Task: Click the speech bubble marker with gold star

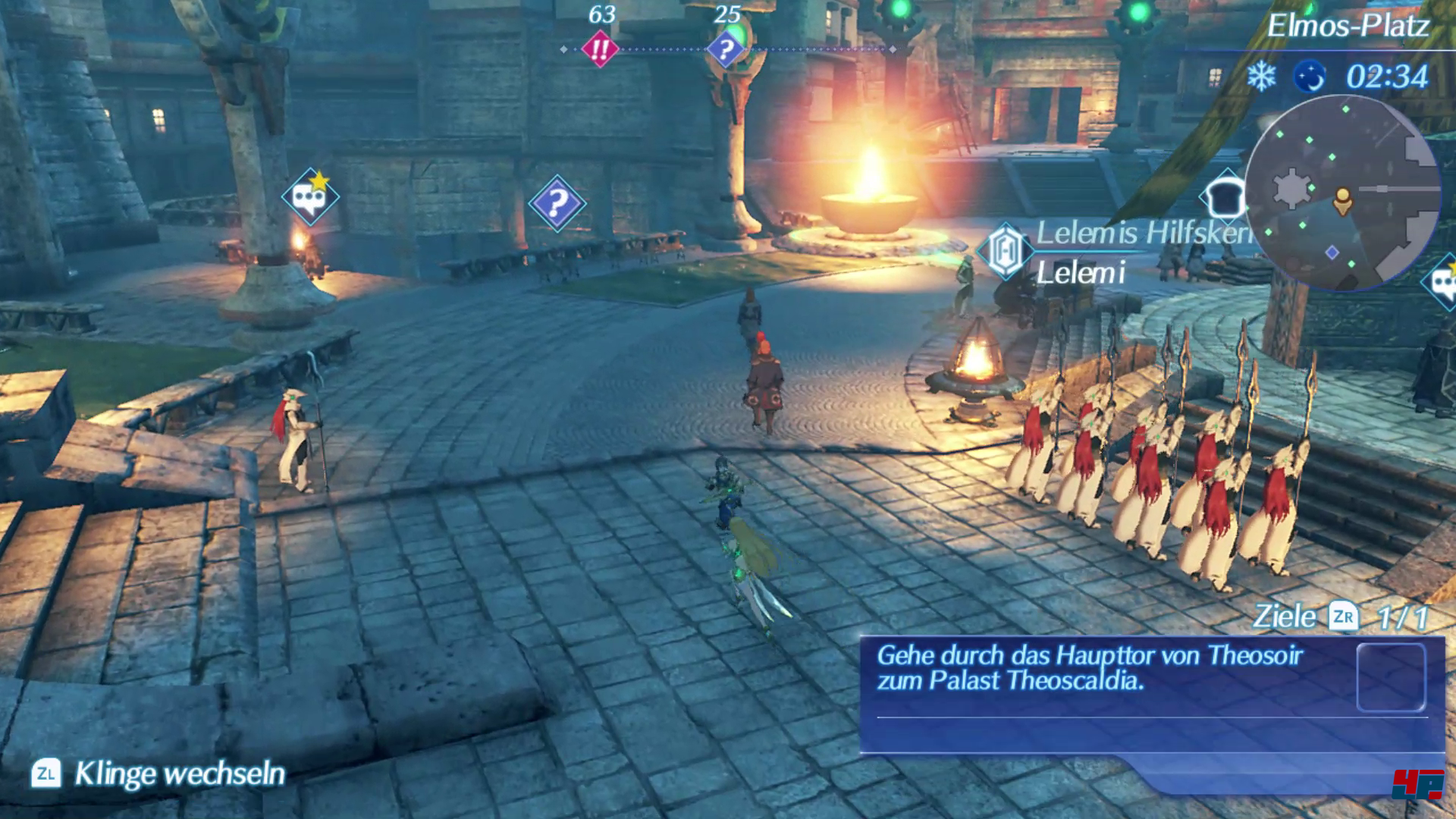Action: 310,198
